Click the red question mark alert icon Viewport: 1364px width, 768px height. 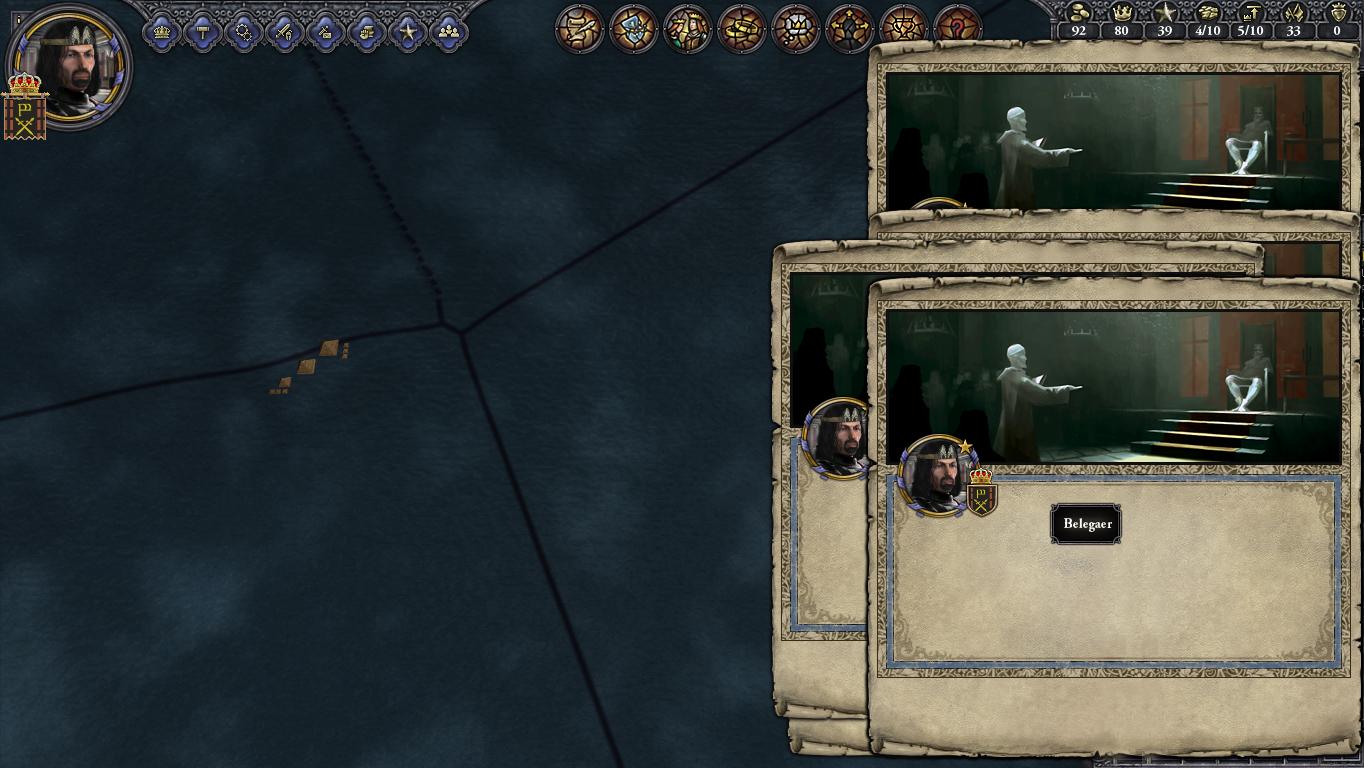(x=957, y=28)
